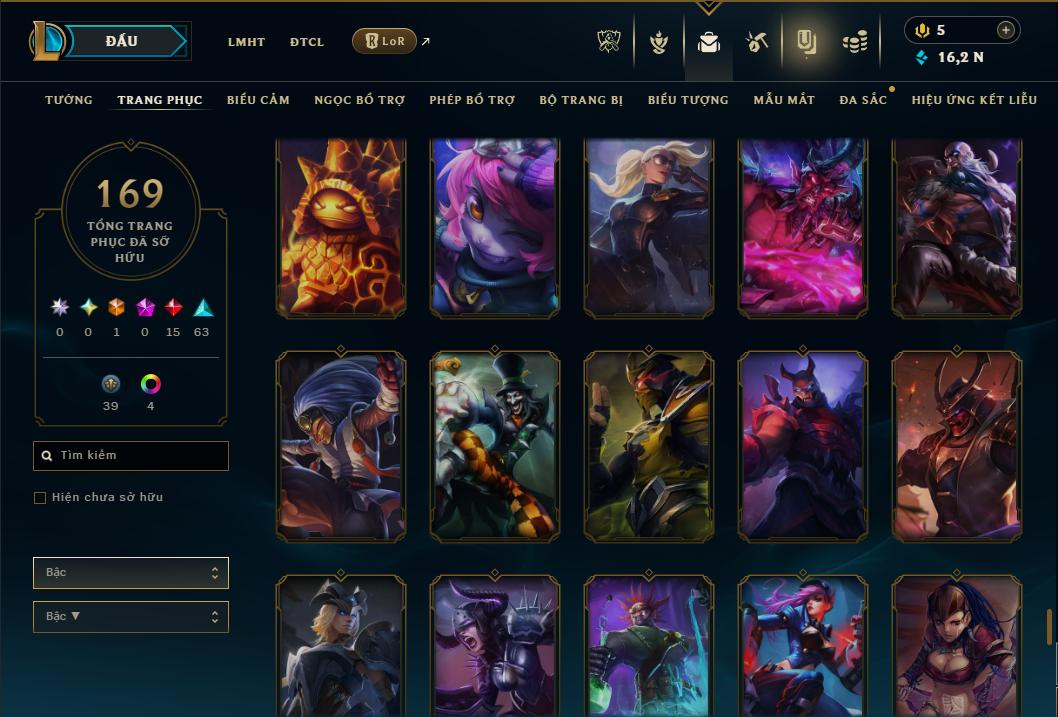Switch to the ĐA SẮC tab

tap(863, 100)
